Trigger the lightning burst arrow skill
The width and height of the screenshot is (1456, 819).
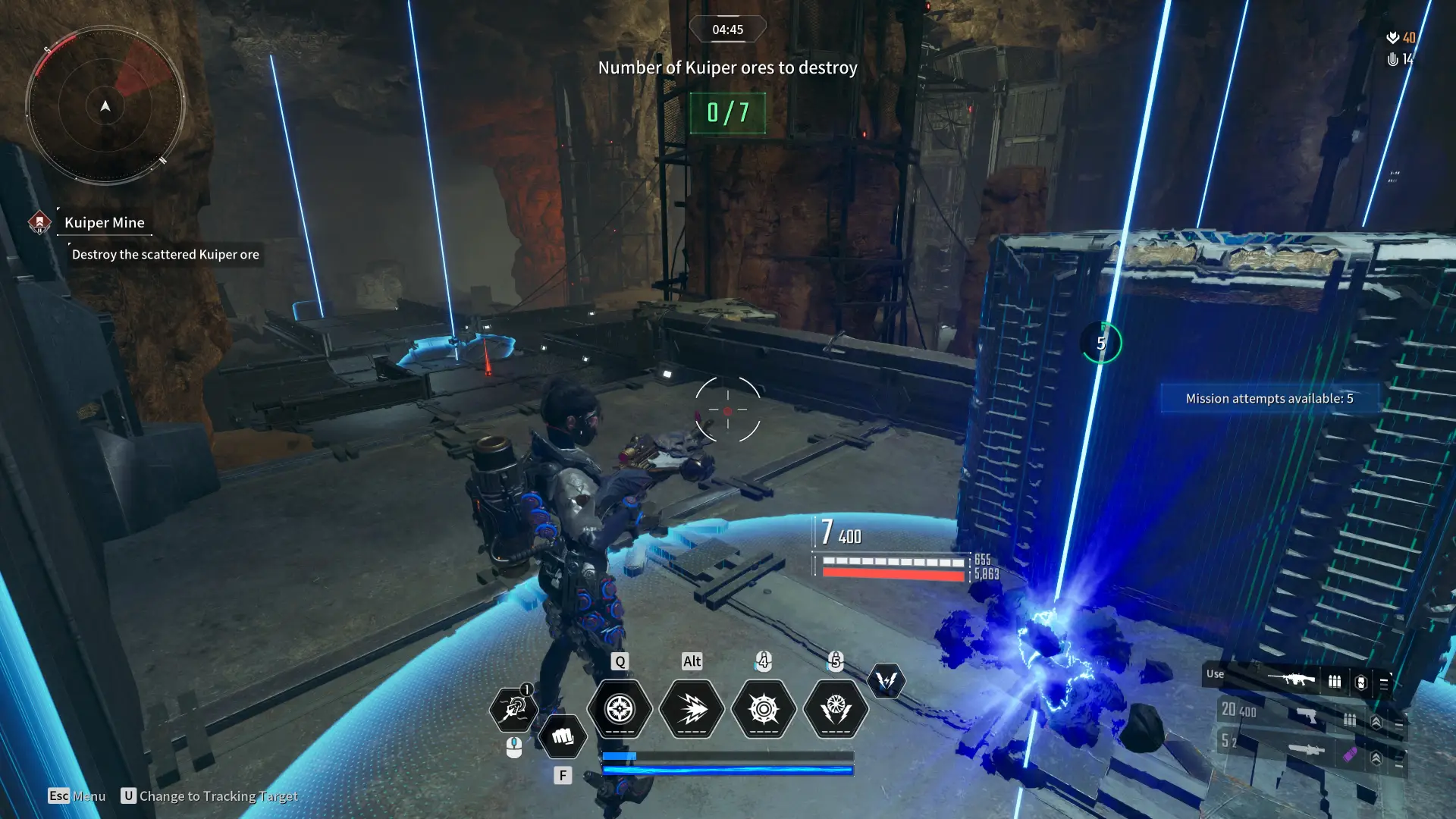click(x=692, y=709)
